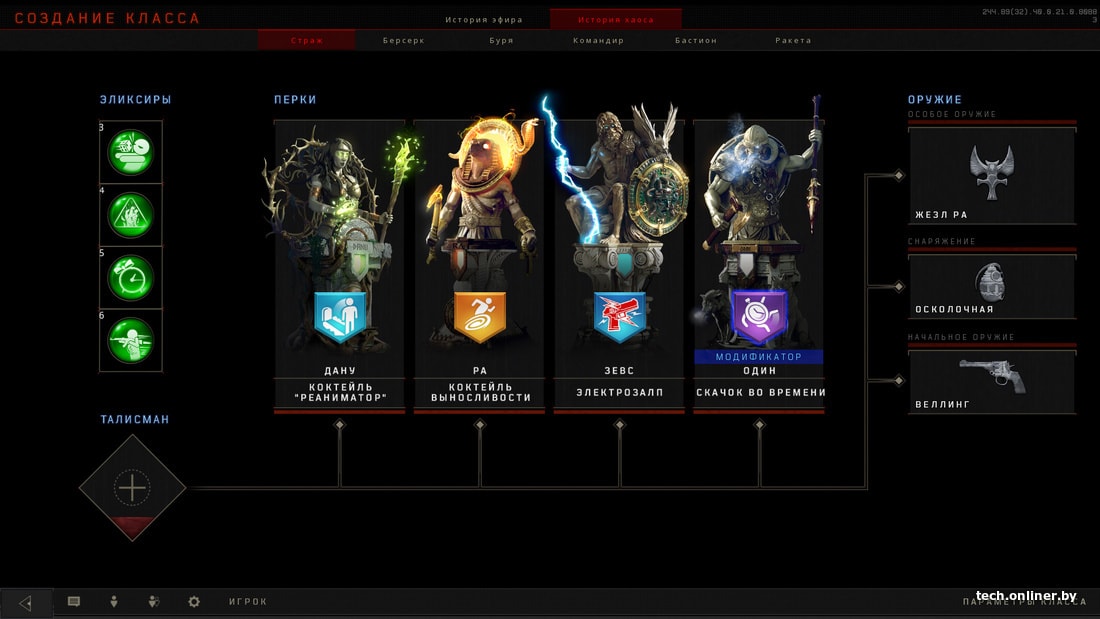Select the Осколочная grenade equipment slot
1100x619 pixels.
(992, 287)
